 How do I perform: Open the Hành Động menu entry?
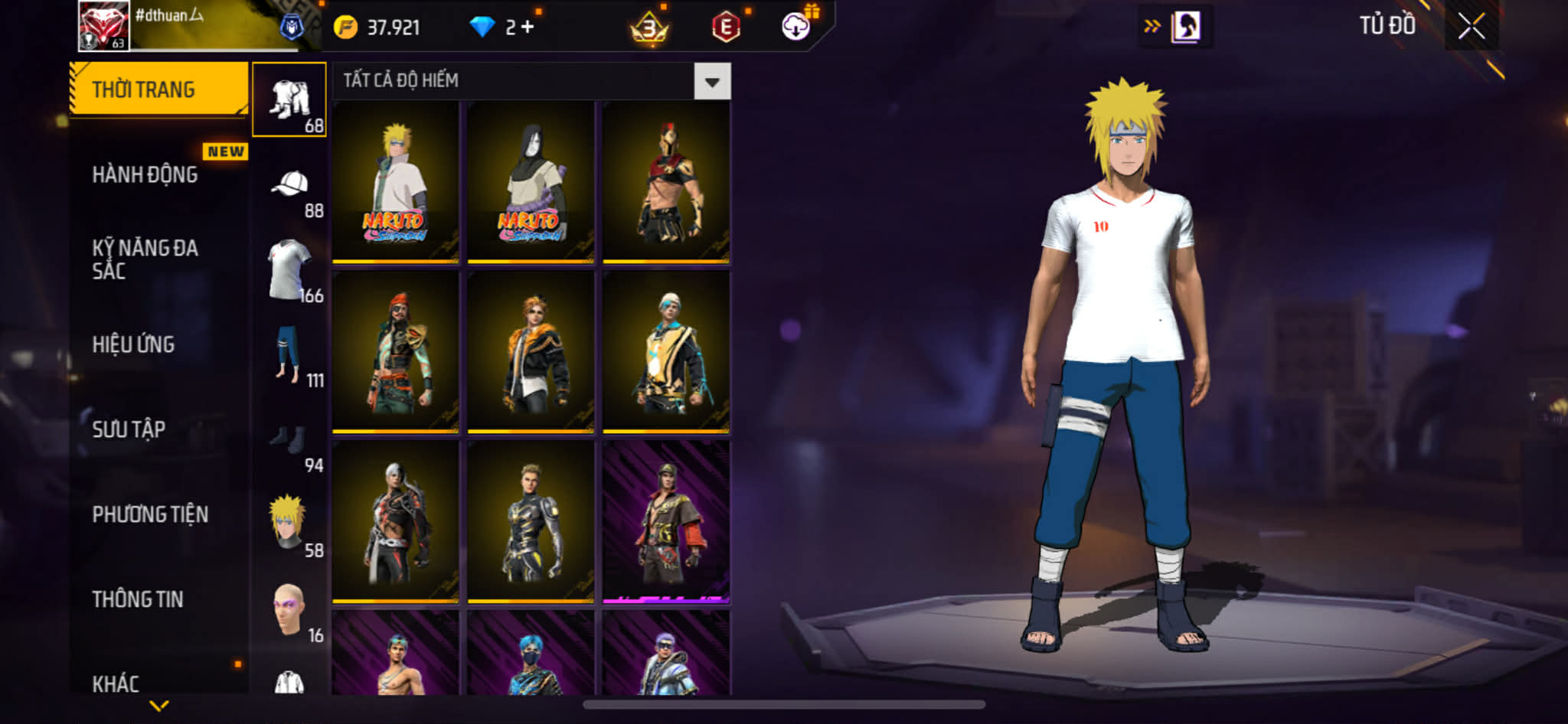point(145,174)
